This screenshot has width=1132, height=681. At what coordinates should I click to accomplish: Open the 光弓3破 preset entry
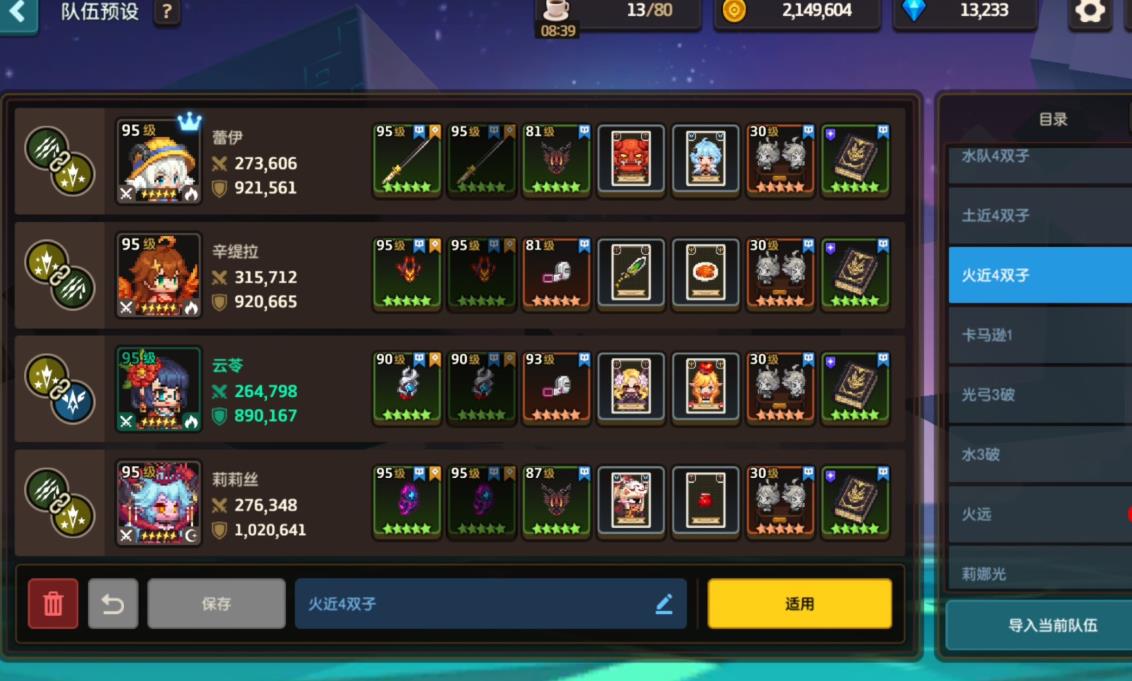coord(1040,395)
